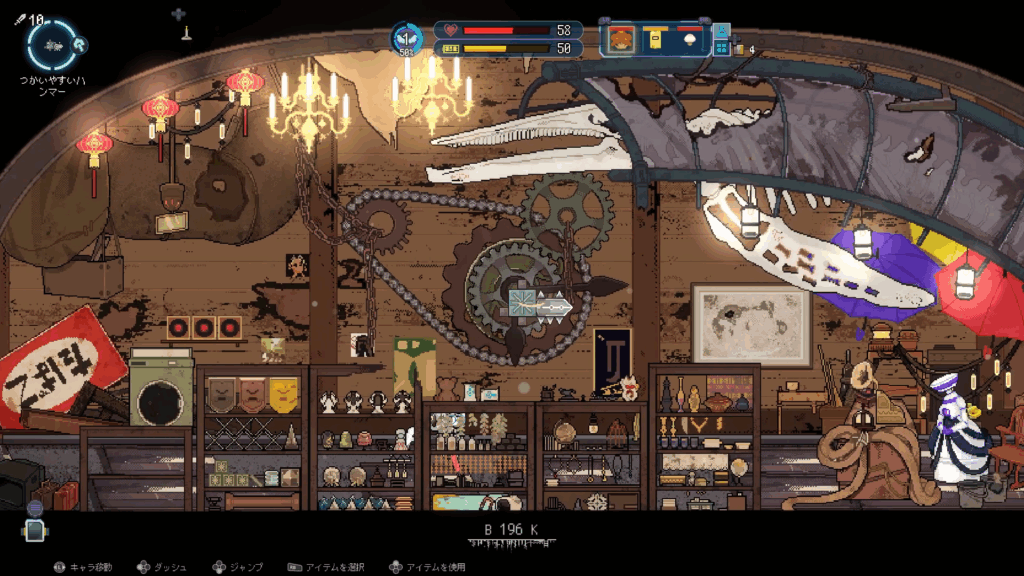Select the robot device icon bottom-left
The image size is (1024, 576).
pyautogui.click(x=35, y=530)
